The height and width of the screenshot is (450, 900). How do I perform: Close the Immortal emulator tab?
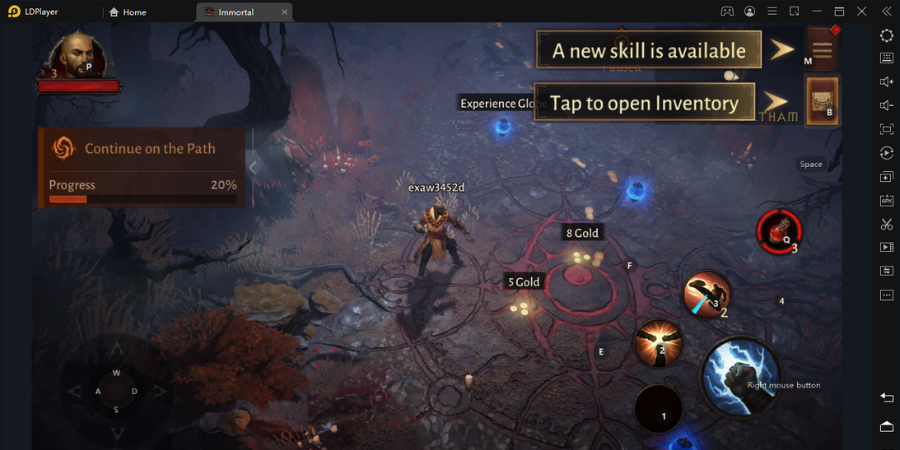[x=285, y=12]
